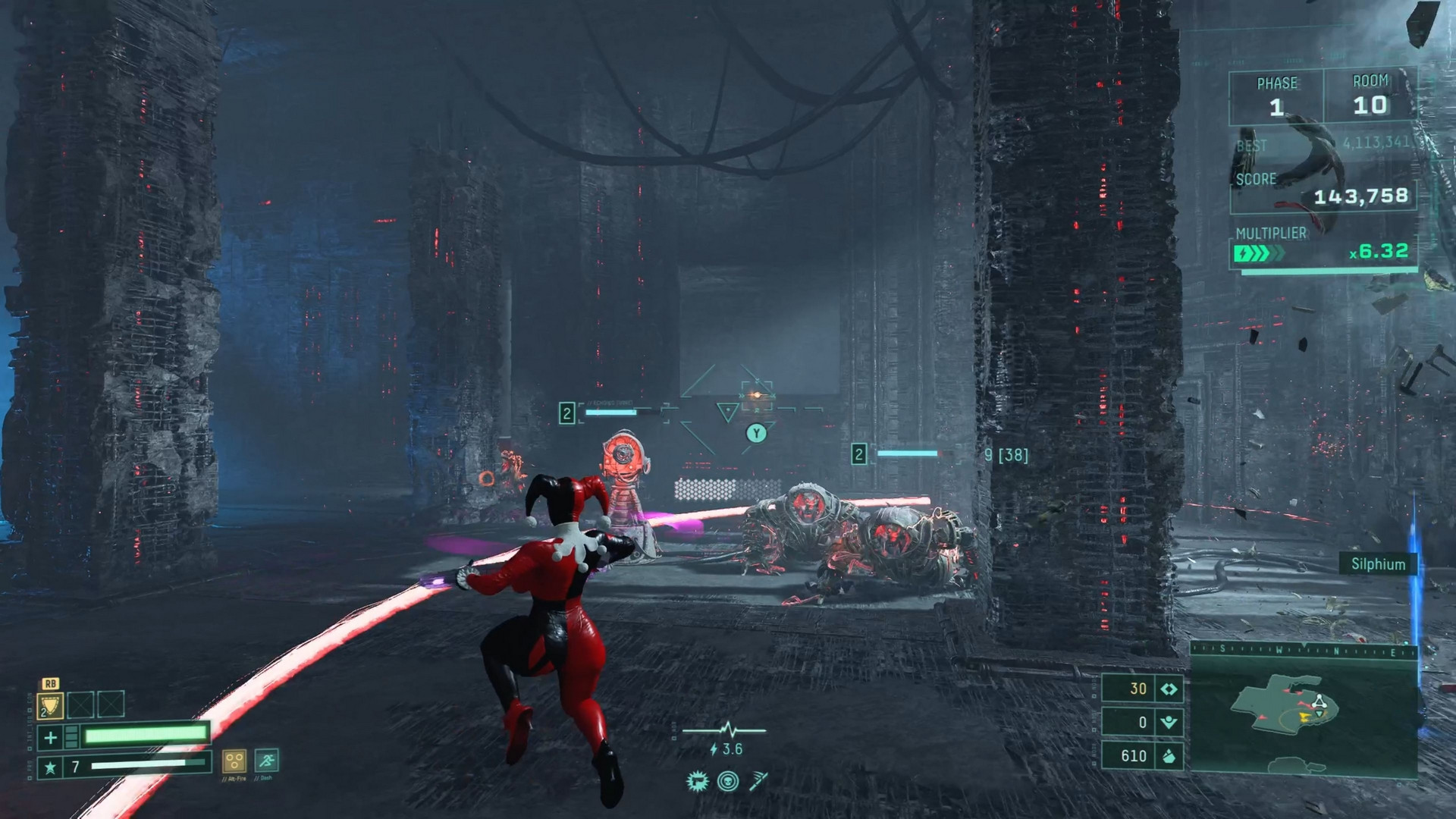Expand the turret marker labeled 2
This screenshot has height=819, width=1456.
point(566,413)
